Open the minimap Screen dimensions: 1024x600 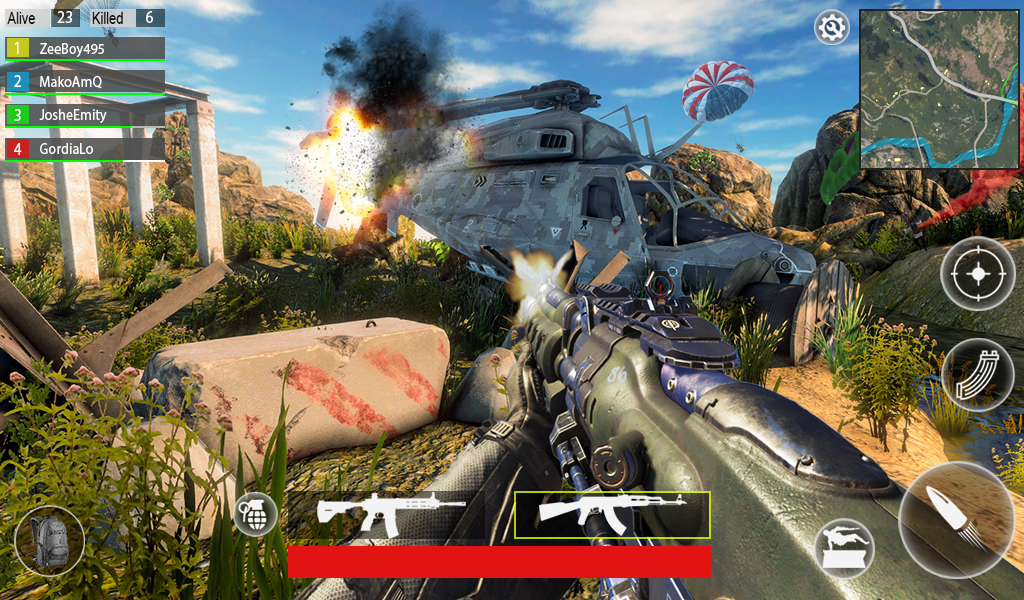coord(939,89)
